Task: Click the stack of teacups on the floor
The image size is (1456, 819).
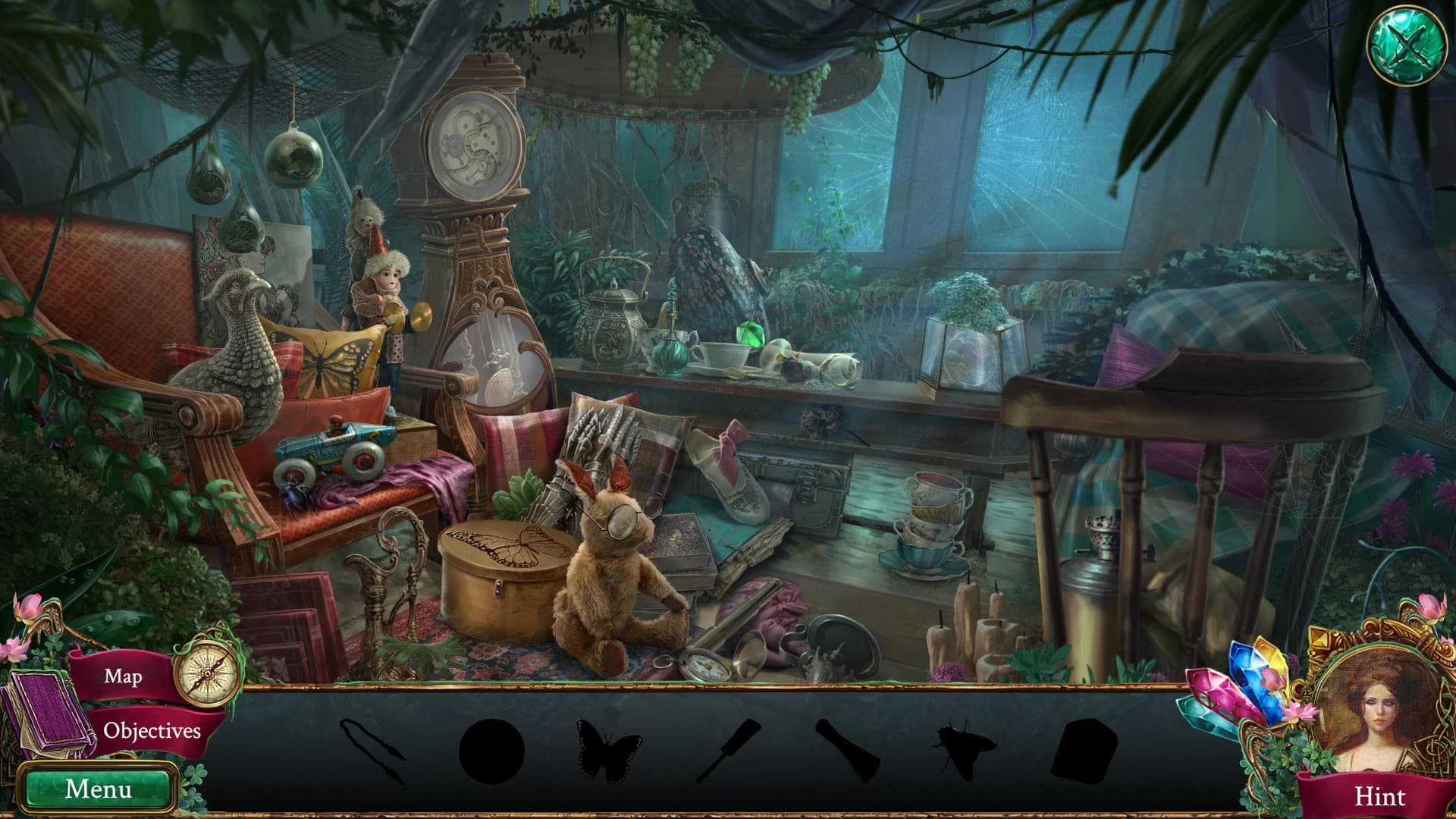Action: tap(933, 523)
